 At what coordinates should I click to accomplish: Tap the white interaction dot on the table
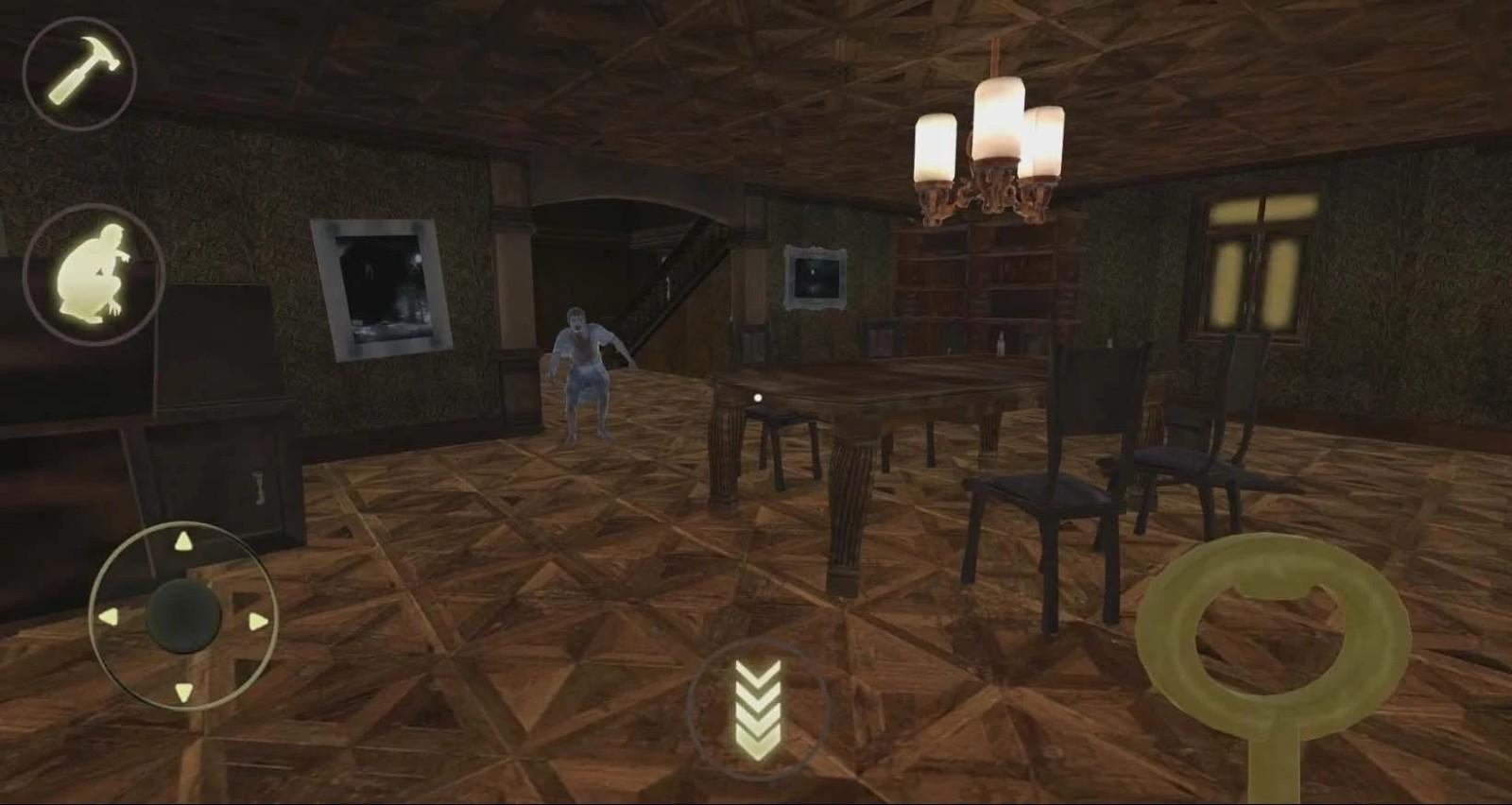756,397
